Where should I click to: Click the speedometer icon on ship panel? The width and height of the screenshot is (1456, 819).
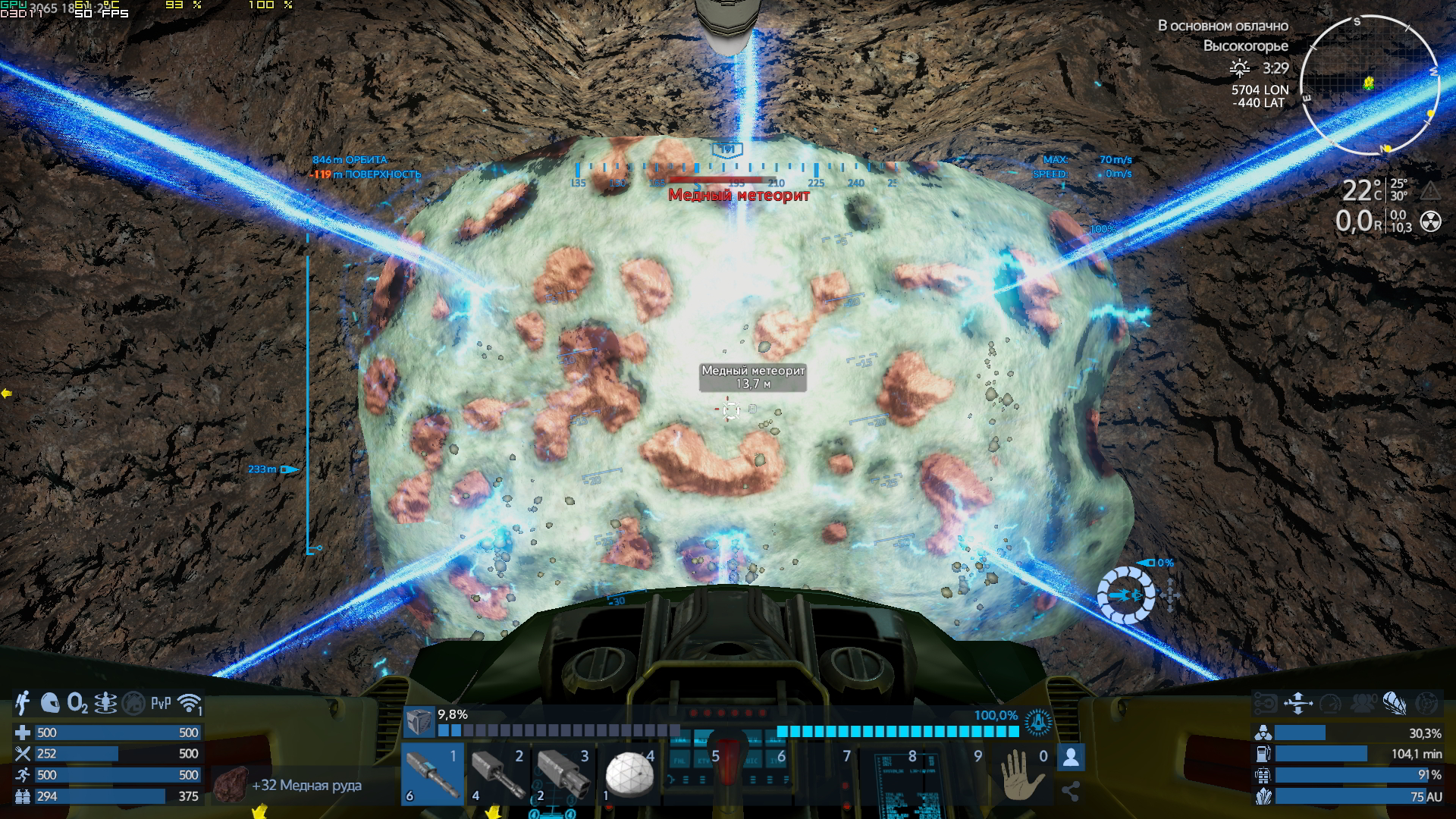click(x=1330, y=704)
